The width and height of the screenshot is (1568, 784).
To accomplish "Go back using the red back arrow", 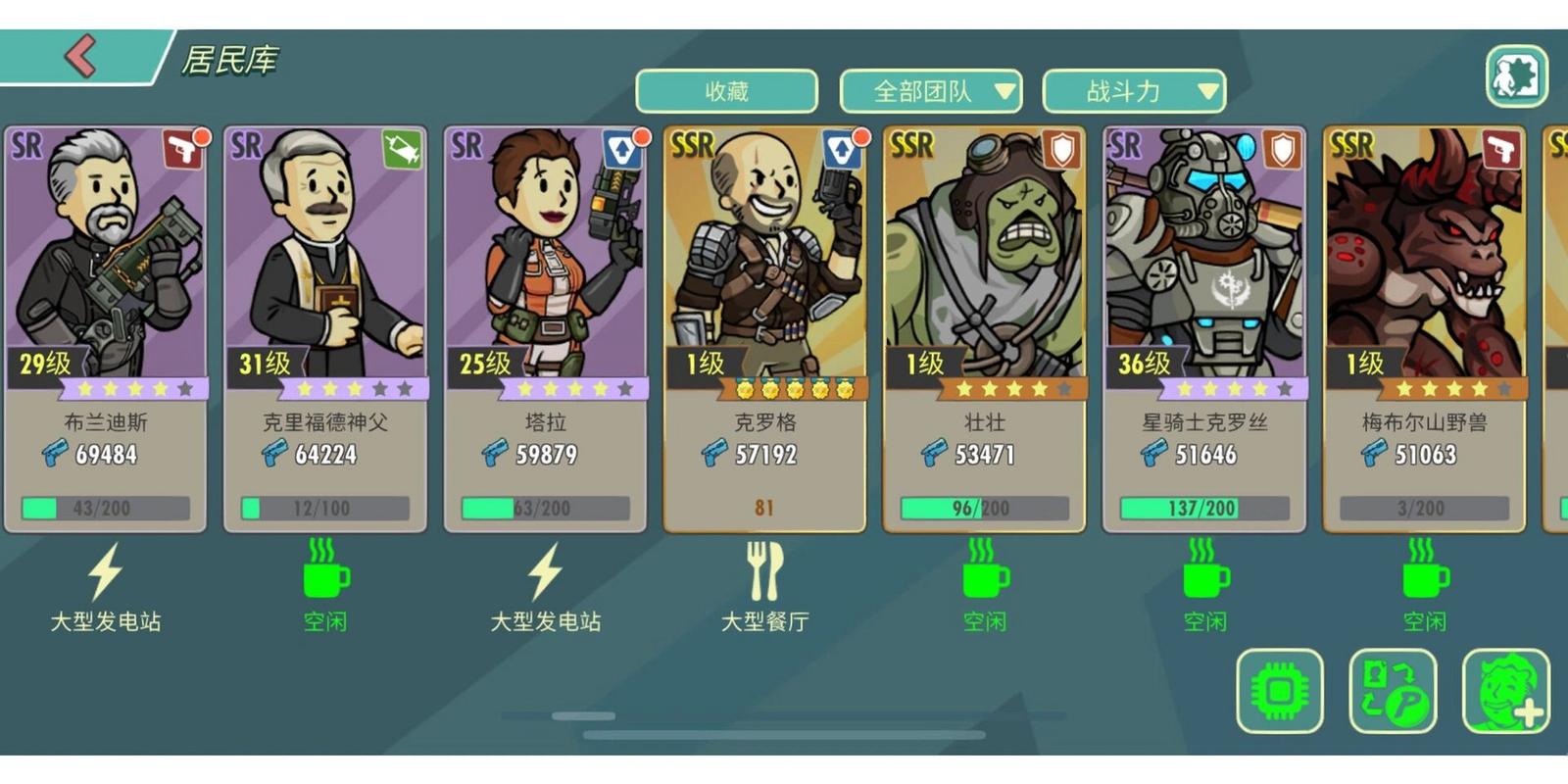I will (80, 56).
